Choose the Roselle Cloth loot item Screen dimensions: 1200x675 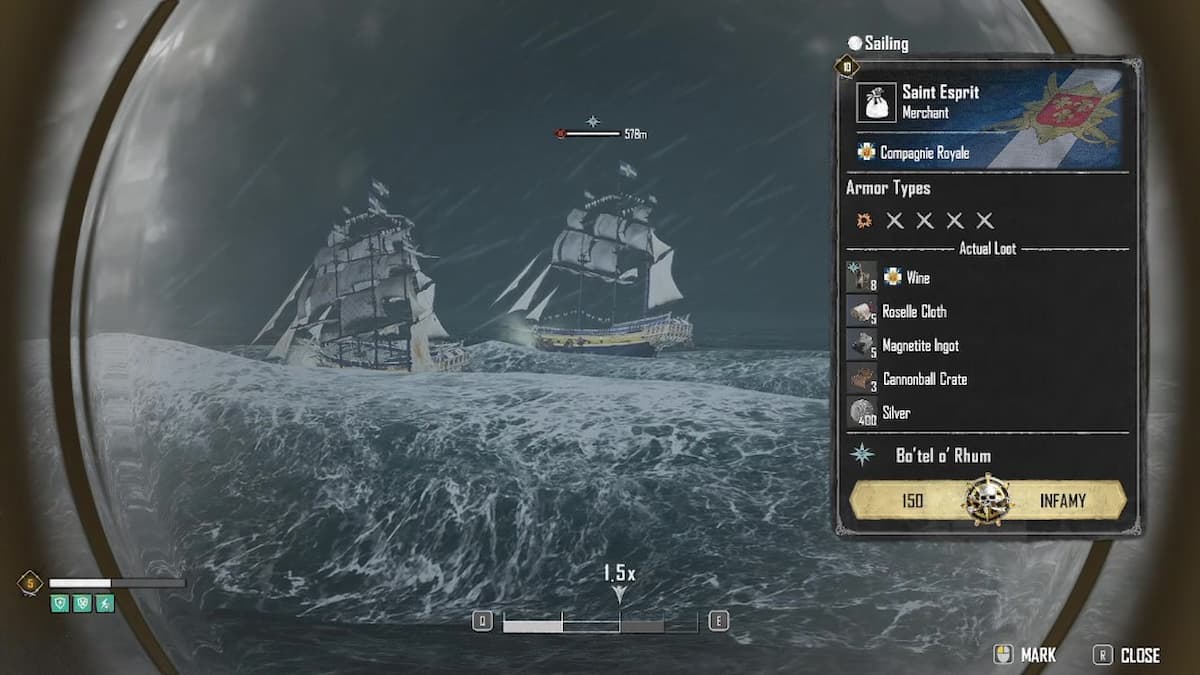pyautogui.click(x=913, y=311)
